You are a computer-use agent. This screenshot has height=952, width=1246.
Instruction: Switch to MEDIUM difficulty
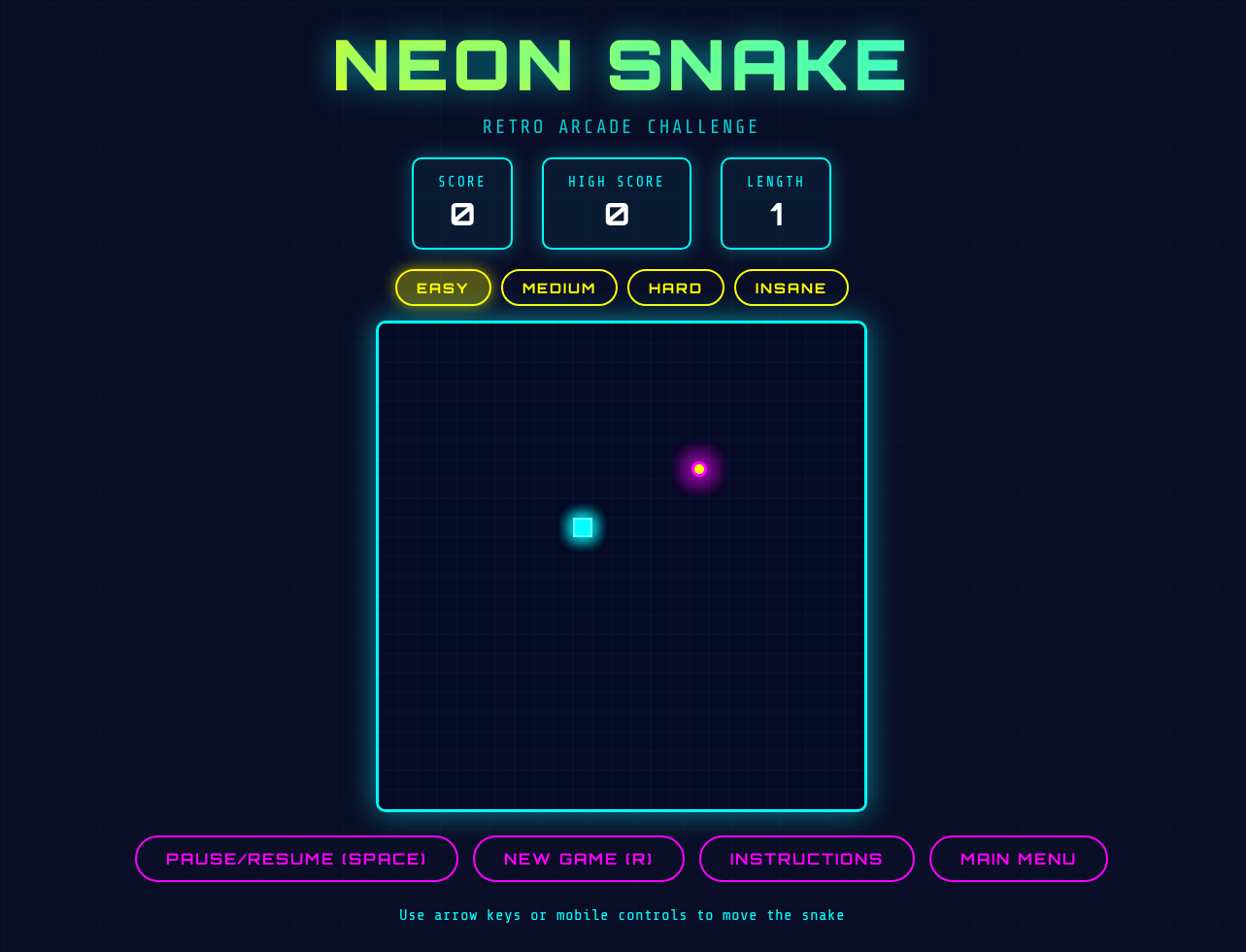pyautogui.click(x=559, y=288)
